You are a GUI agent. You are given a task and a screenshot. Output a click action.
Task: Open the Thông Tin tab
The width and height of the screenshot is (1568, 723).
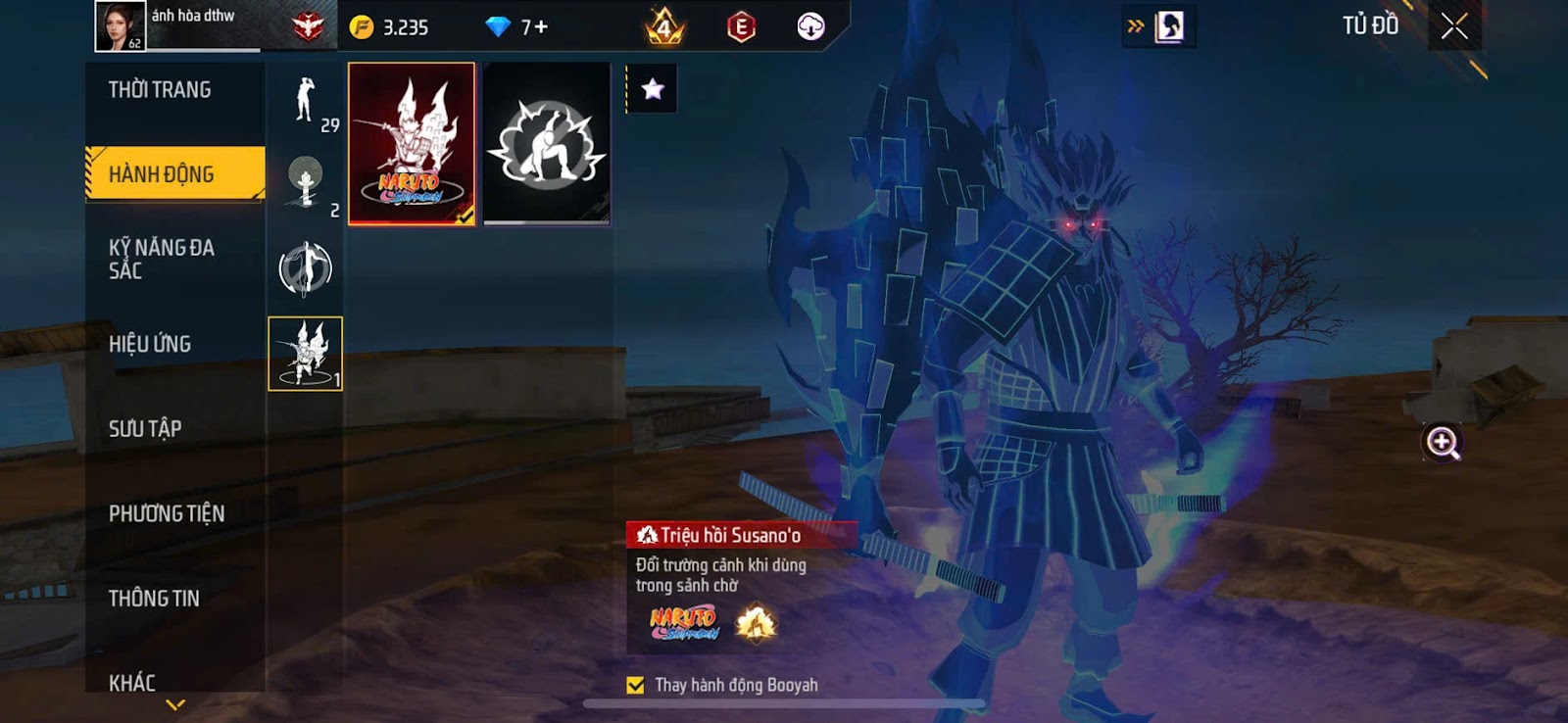tap(154, 598)
